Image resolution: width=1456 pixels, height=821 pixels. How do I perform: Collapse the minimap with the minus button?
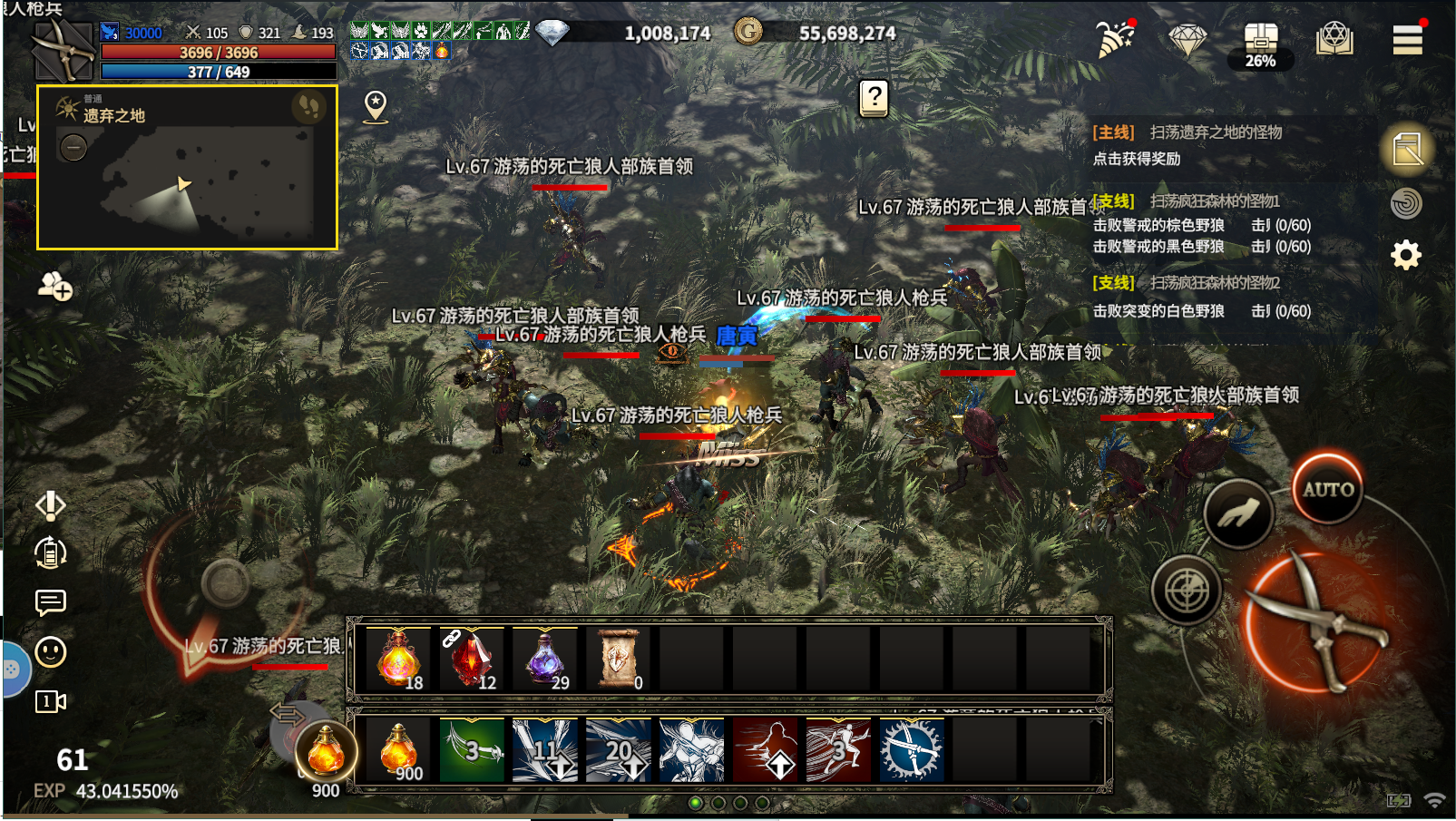click(72, 146)
